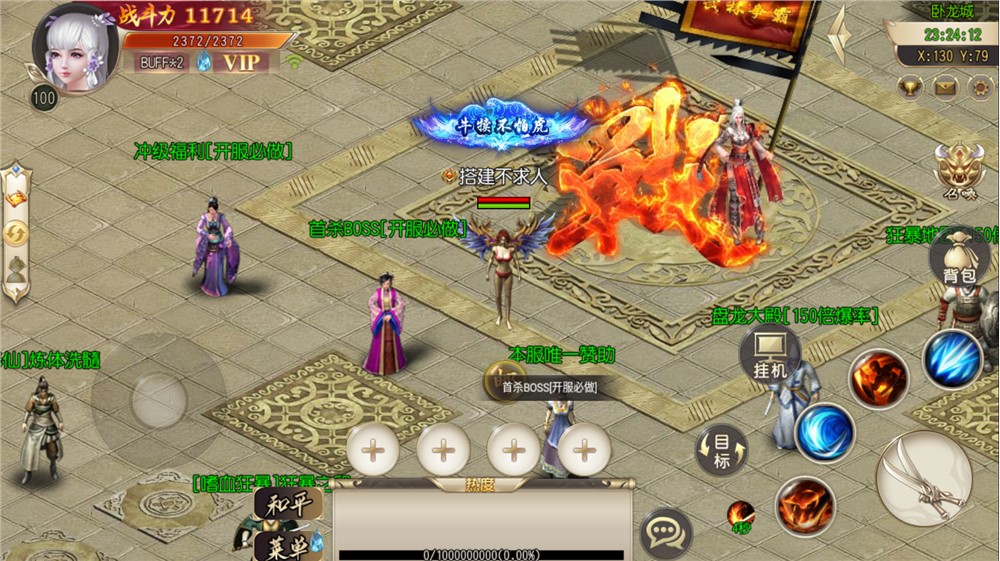Expand the top-right arrow panel

point(842,36)
